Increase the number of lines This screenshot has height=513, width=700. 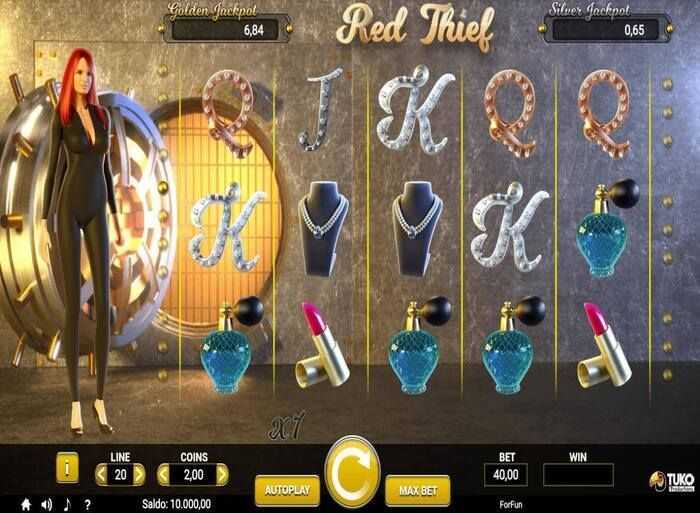coord(139,473)
